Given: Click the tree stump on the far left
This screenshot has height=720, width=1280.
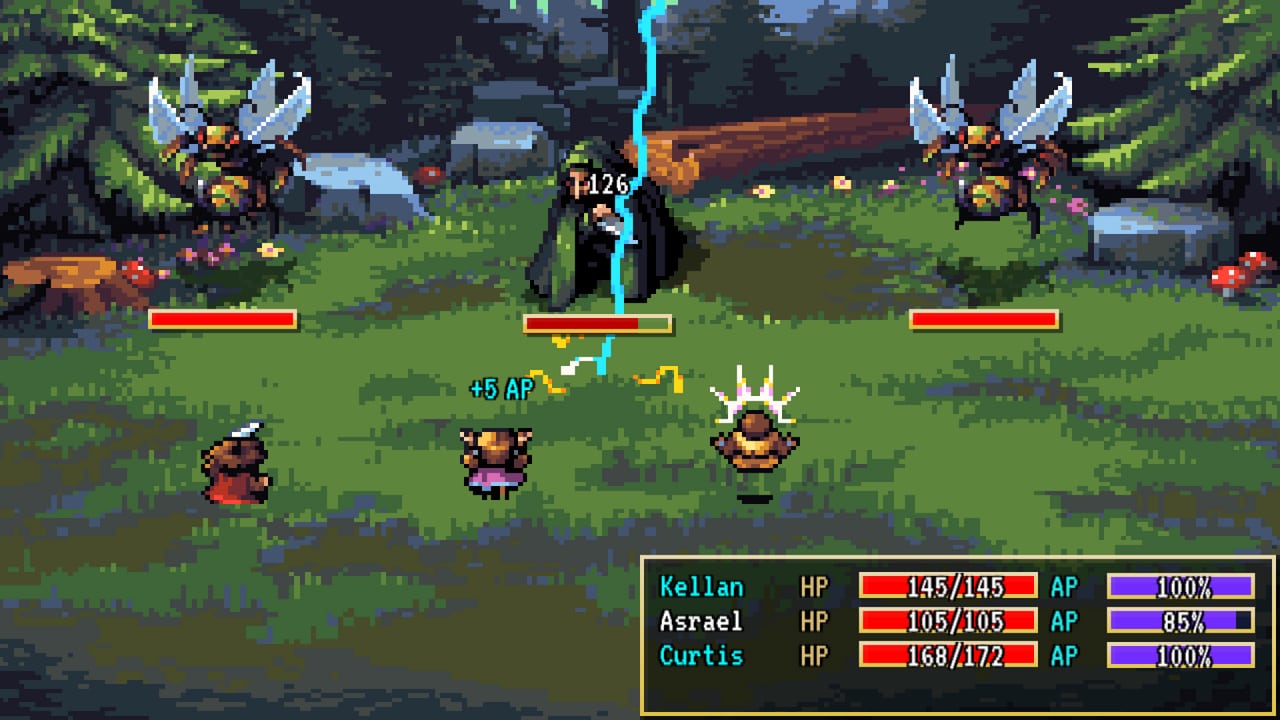Looking at the screenshot, I should click(55, 280).
